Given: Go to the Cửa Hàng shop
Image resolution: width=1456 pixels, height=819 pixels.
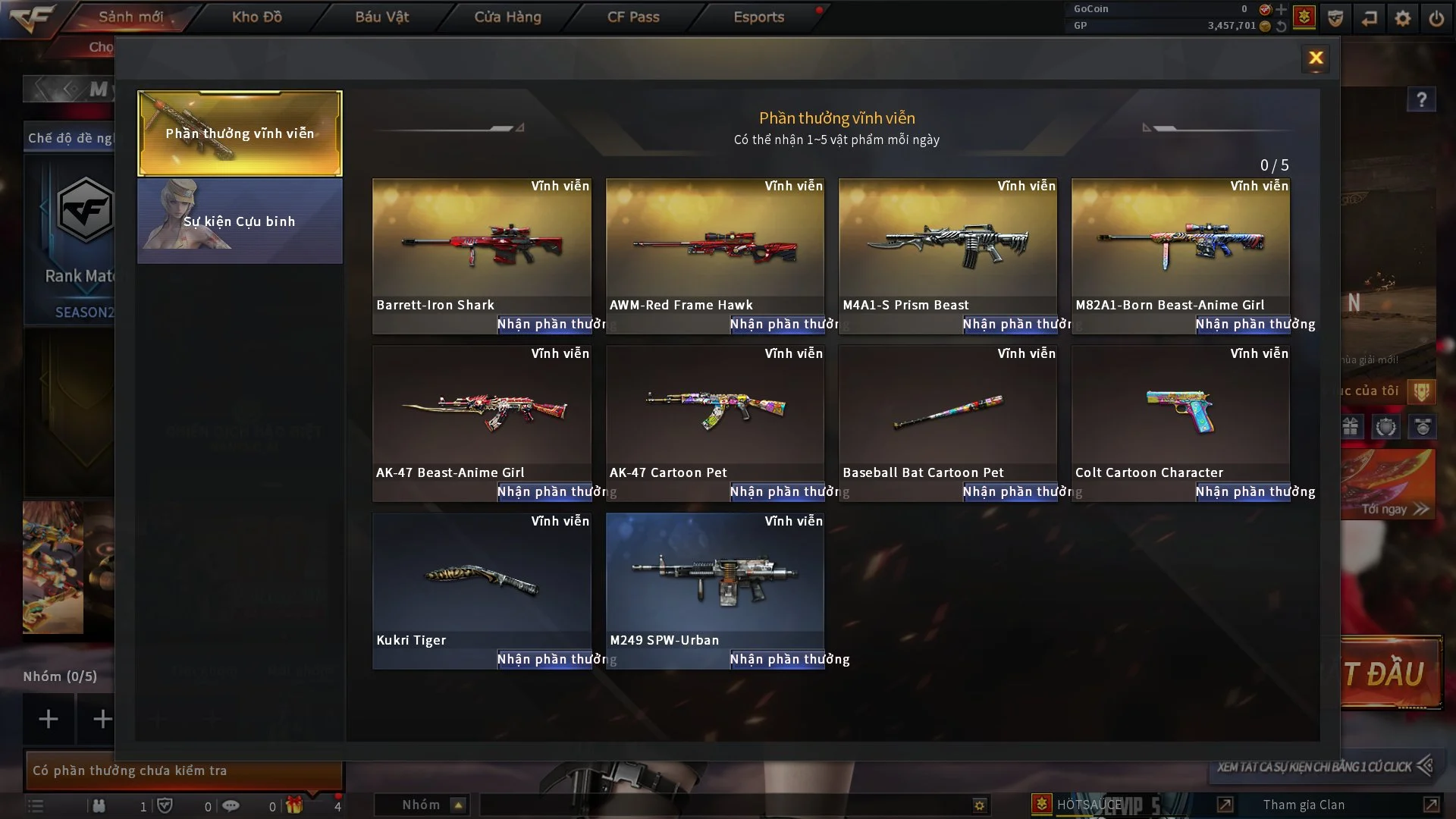Looking at the screenshot, I should pyautogui.click(x=507, y=17).
